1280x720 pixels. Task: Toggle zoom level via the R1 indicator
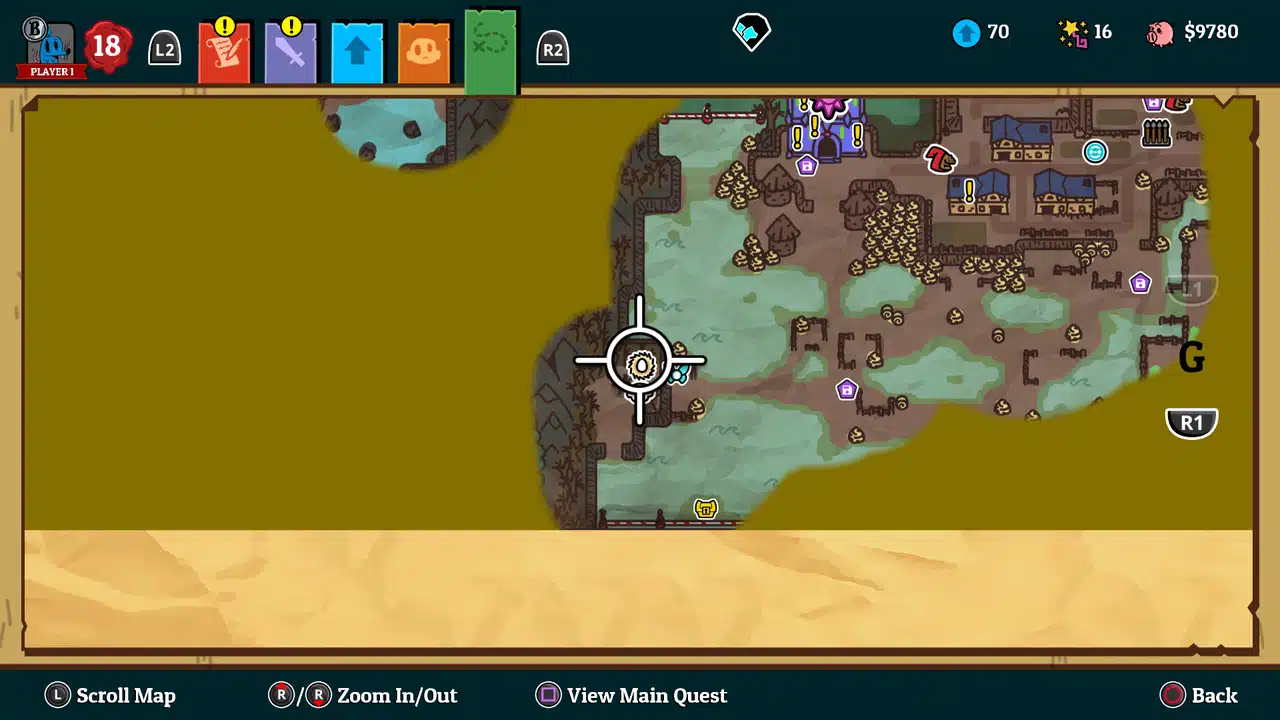point(1191,422)
